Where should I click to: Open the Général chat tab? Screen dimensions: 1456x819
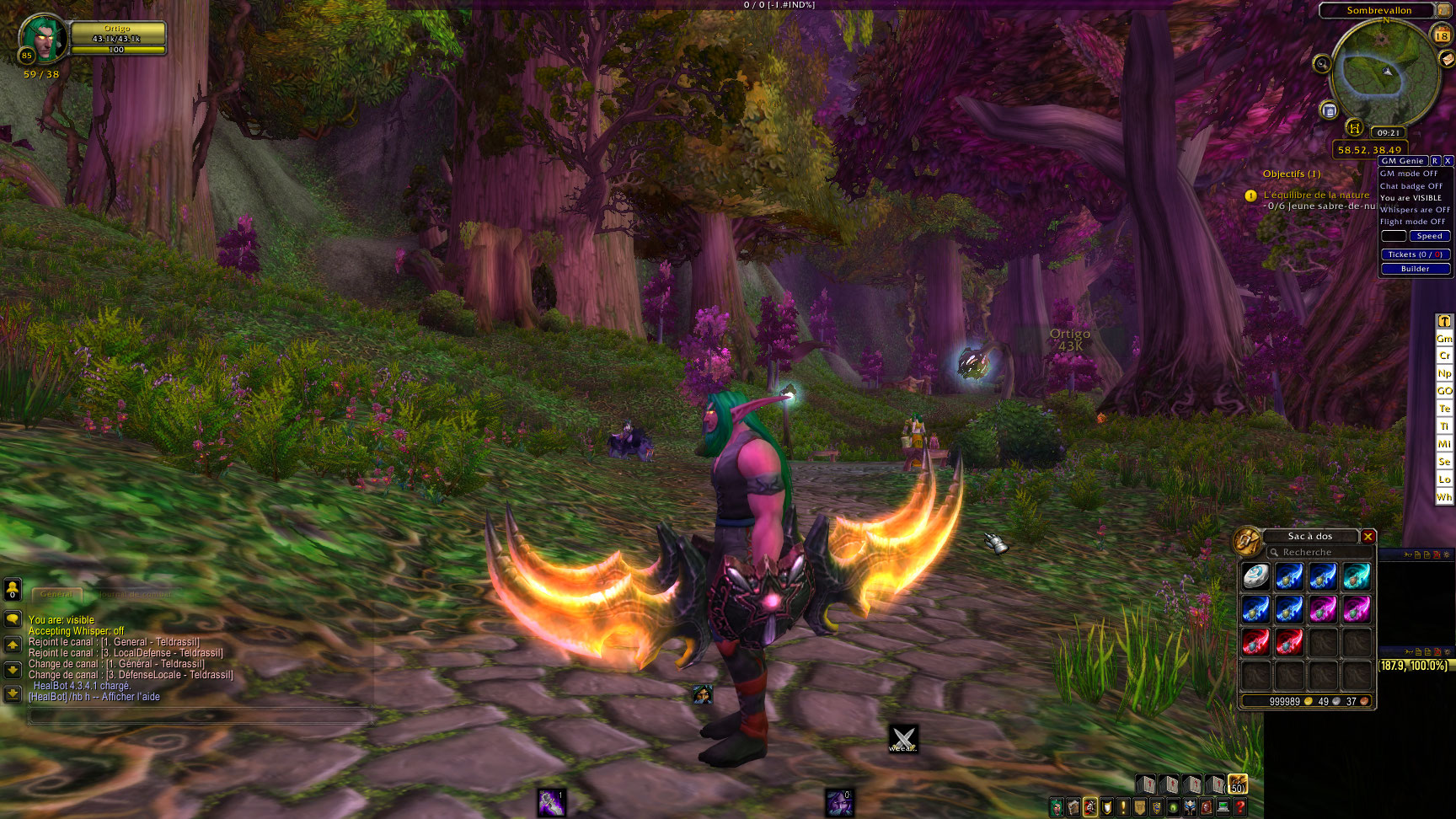(57, 594)
